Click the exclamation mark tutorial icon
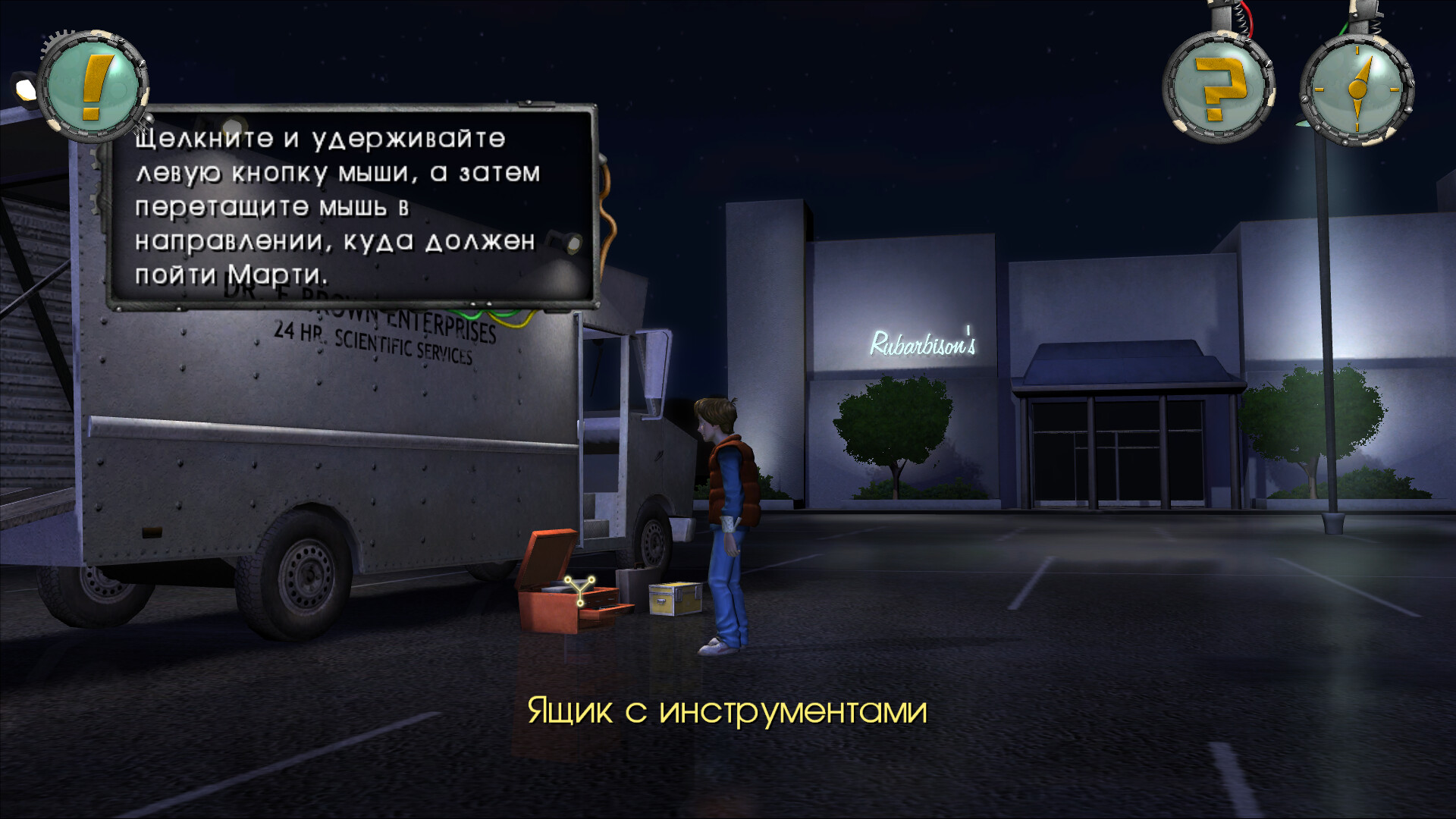Image resolution: width=1456 pixels, height=819 pixels. coord(94,87)
